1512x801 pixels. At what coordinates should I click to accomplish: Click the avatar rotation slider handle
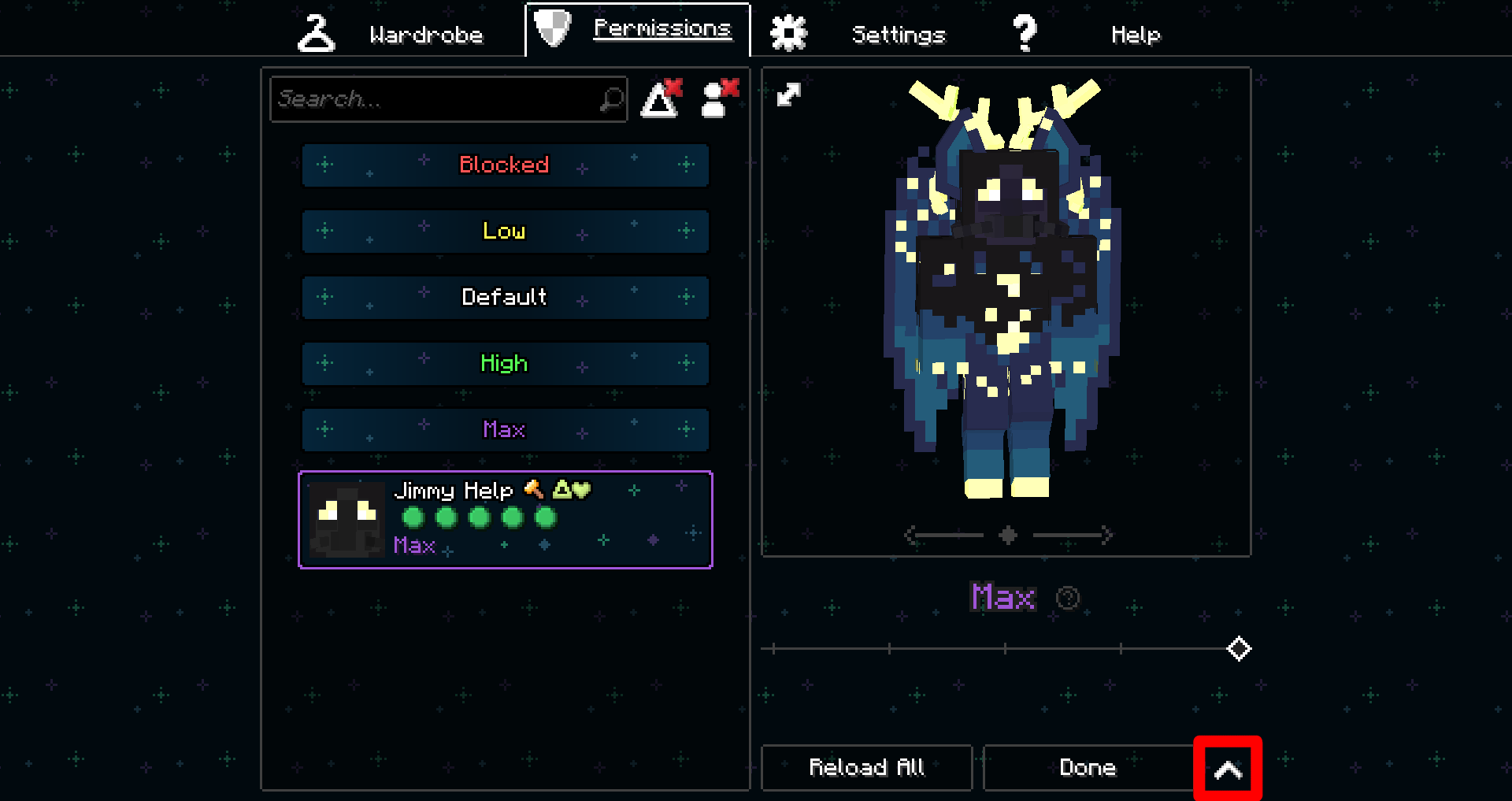pos(1007,536)
